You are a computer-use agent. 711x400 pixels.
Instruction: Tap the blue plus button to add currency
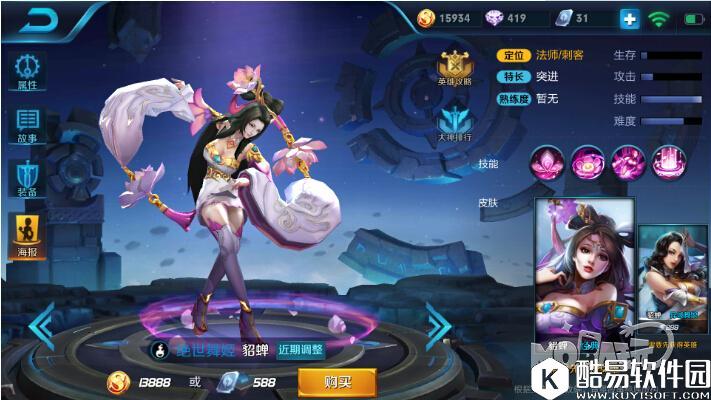629,18
